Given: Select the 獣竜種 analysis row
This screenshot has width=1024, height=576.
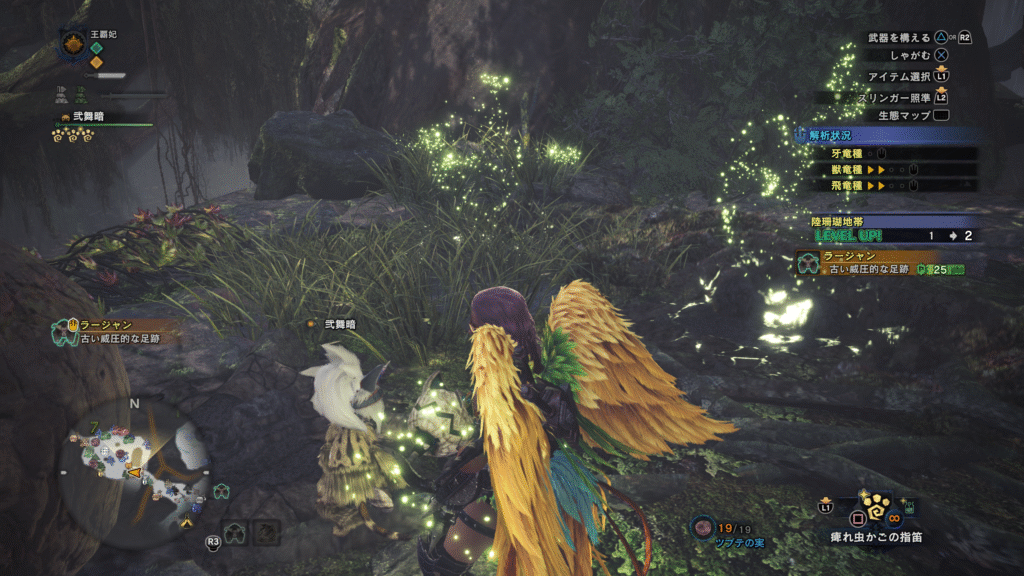Looking at the screenshot, I should click(x=890, y=170).
